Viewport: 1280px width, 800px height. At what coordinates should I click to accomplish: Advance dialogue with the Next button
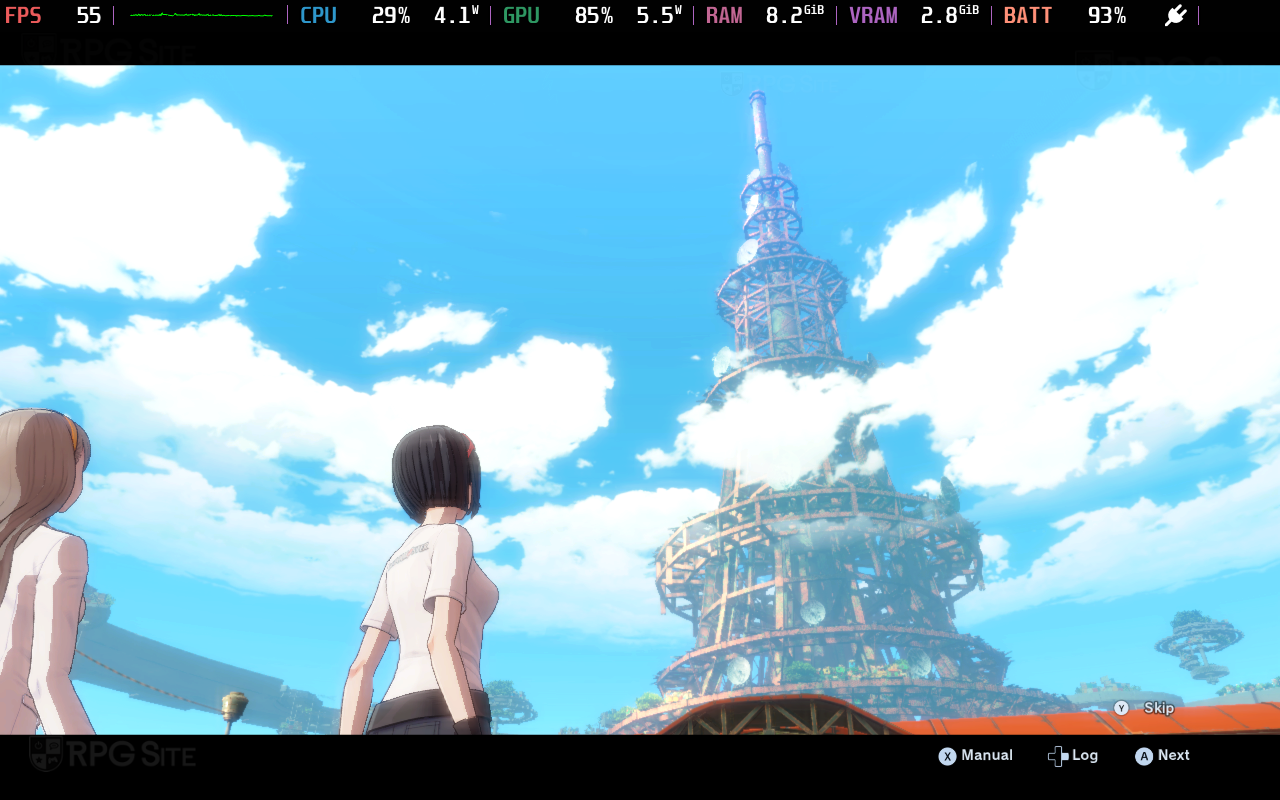1162,756
